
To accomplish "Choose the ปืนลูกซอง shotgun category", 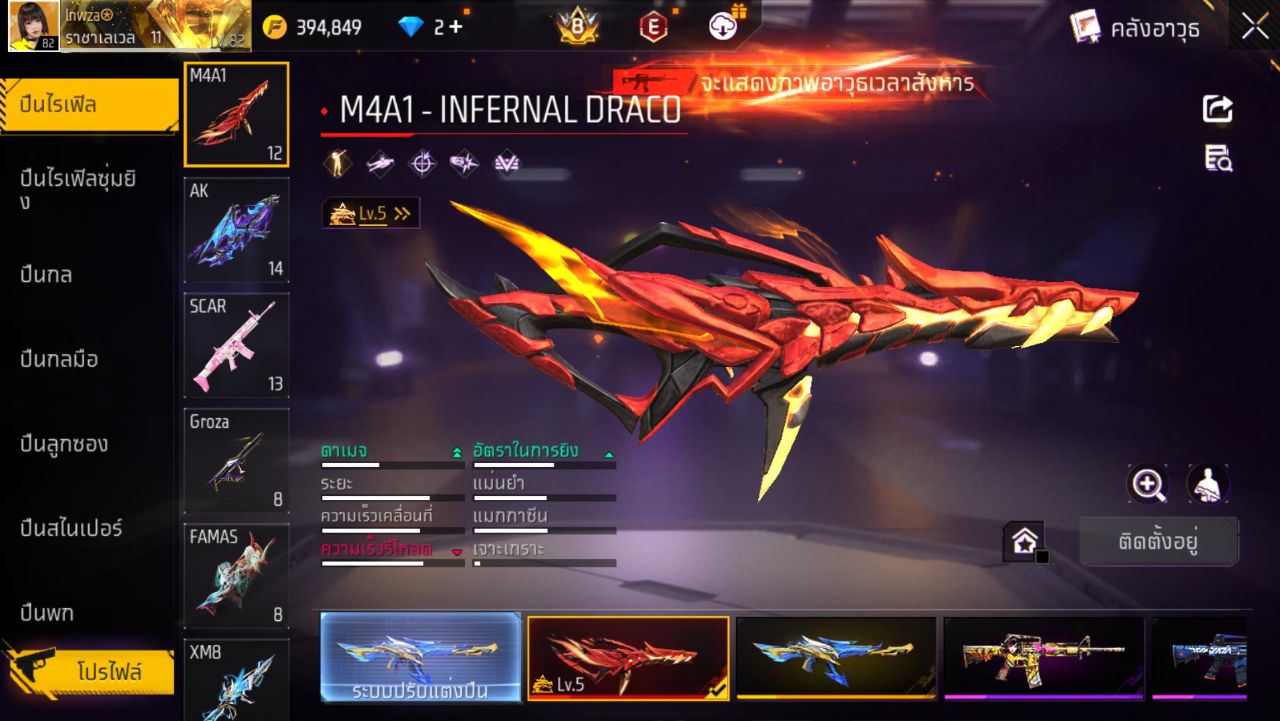I will pos(64,443).
